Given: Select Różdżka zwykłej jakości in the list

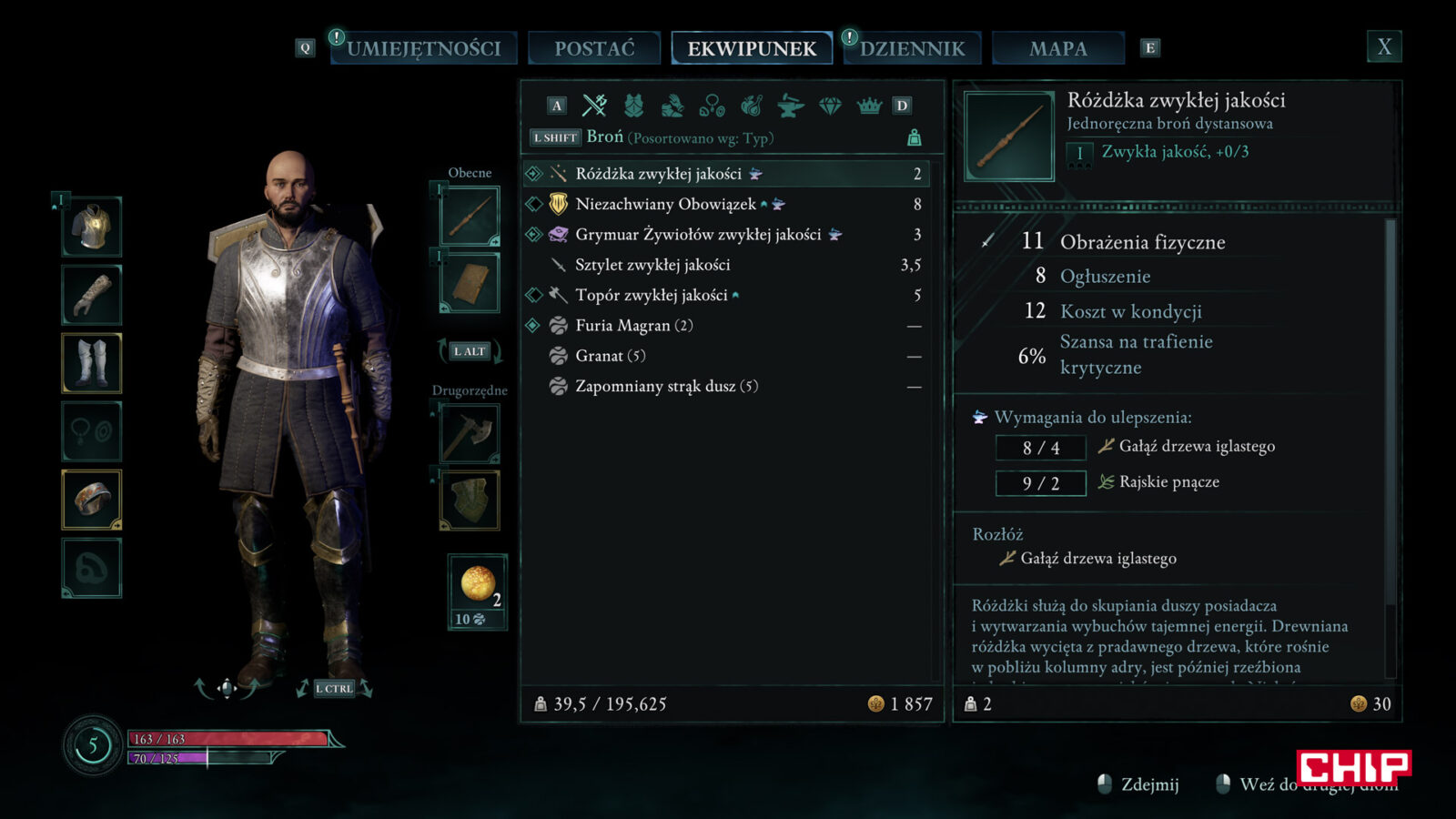Looking at the screenshot, I should [658, 174].
